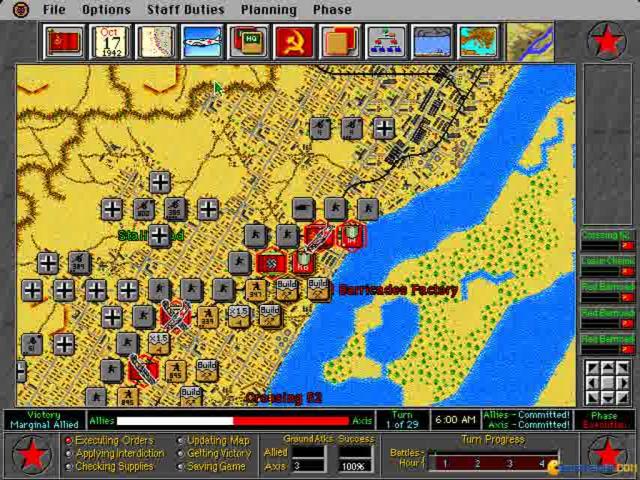Screen dimensions: 640x480
Task: Open the Options menu
Action: pos(106,9)
